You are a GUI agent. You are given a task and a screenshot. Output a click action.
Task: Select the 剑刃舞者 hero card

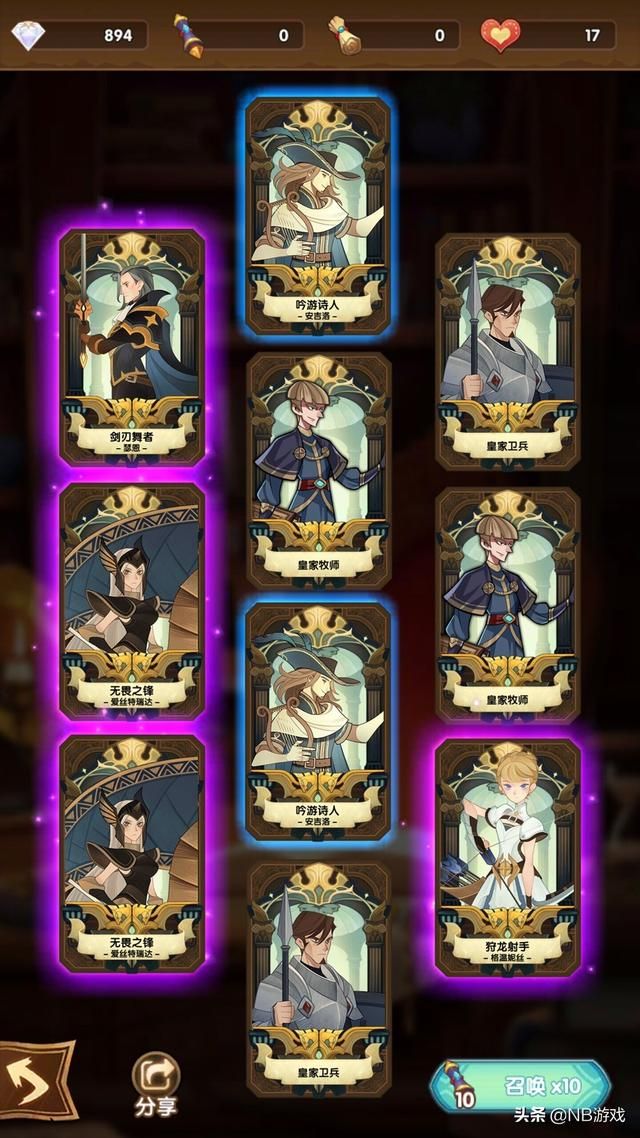point(131,347)
